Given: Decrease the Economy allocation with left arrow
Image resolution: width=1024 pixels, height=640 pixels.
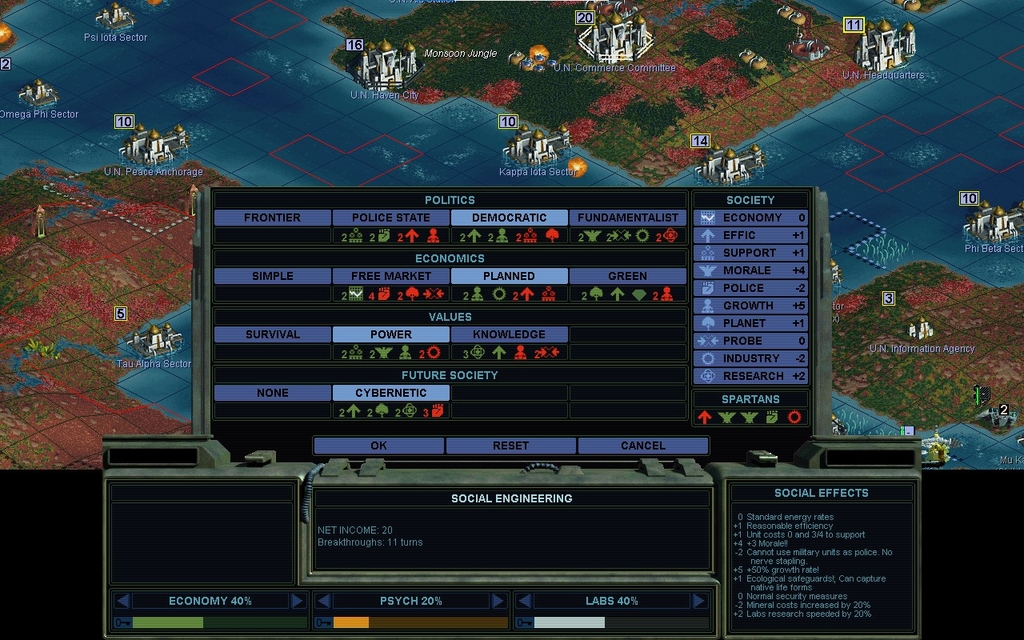Looking at the screenshot, I should (x=122, y=601).
